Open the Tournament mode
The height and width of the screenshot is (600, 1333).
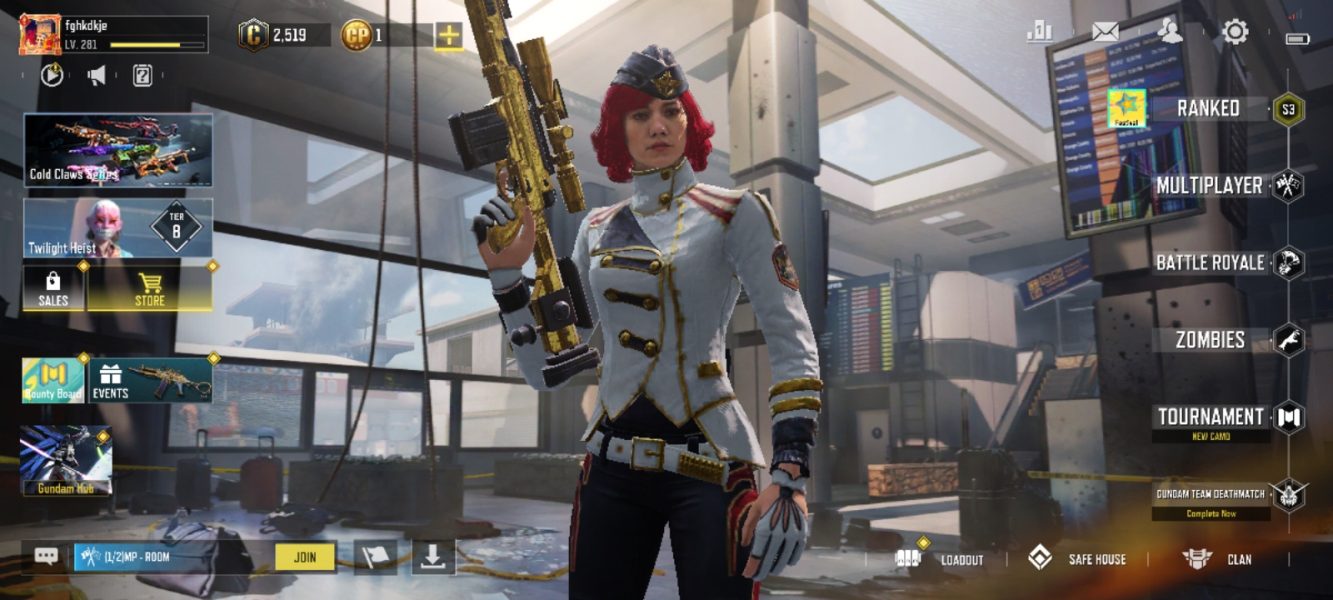point(1210,417)
